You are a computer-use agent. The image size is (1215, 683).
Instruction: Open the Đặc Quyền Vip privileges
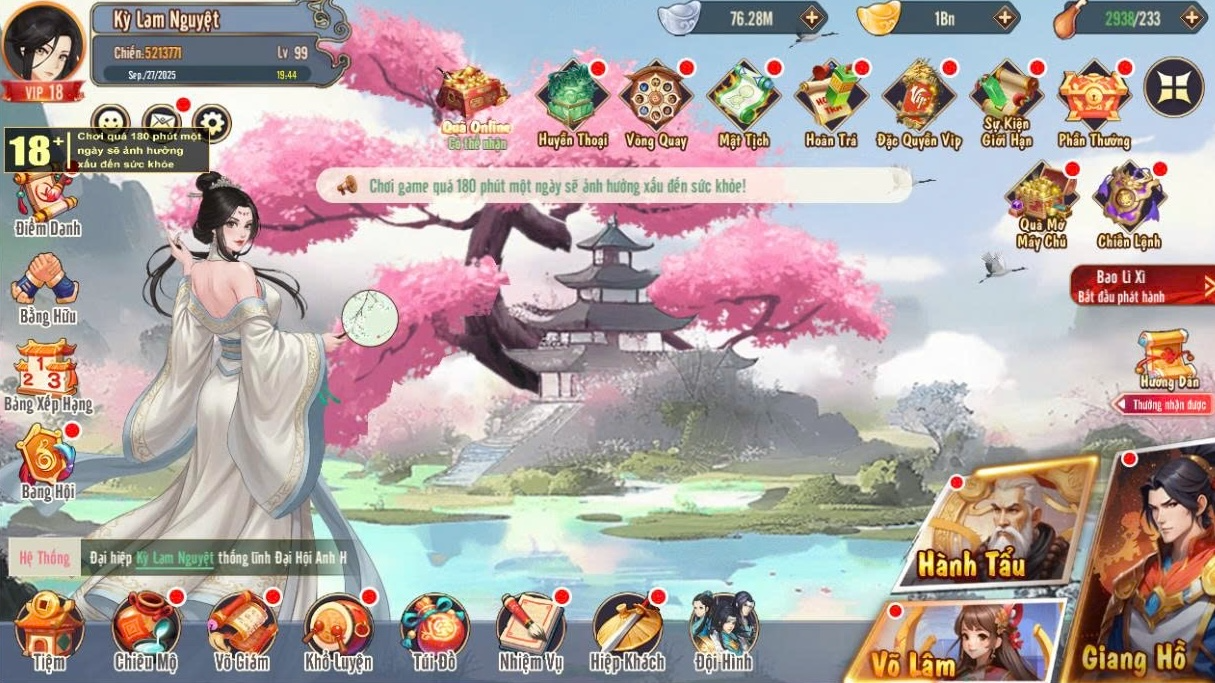click(918, 100)
